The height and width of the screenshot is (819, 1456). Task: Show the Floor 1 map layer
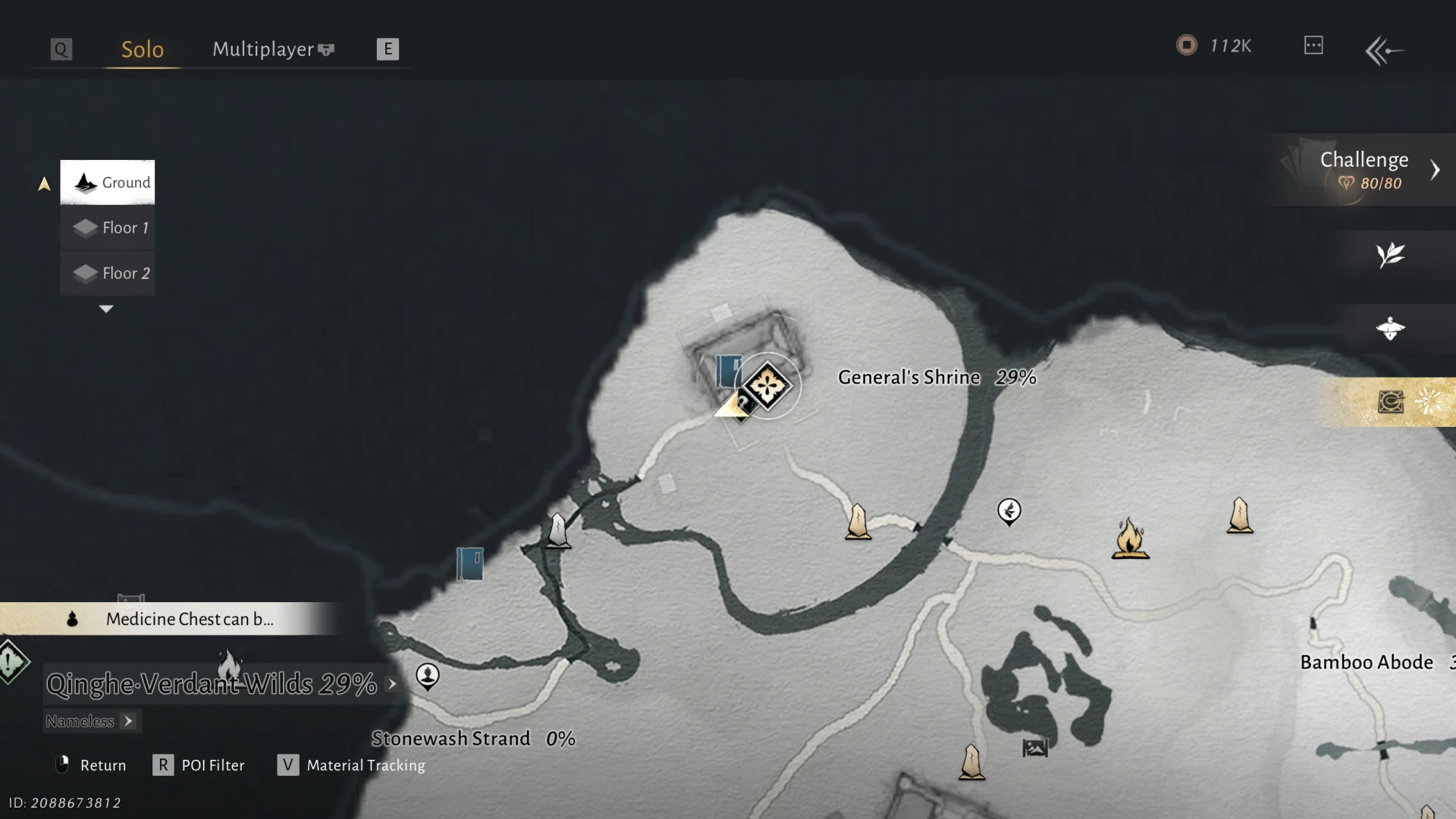[108, 227]
